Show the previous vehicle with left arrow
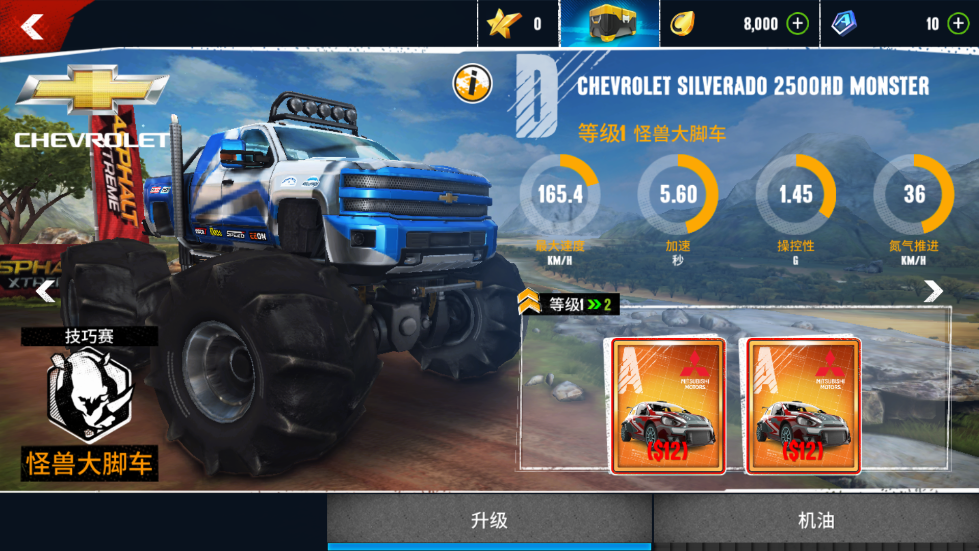This screenshot has height=551, width=979. pos(46,291)
